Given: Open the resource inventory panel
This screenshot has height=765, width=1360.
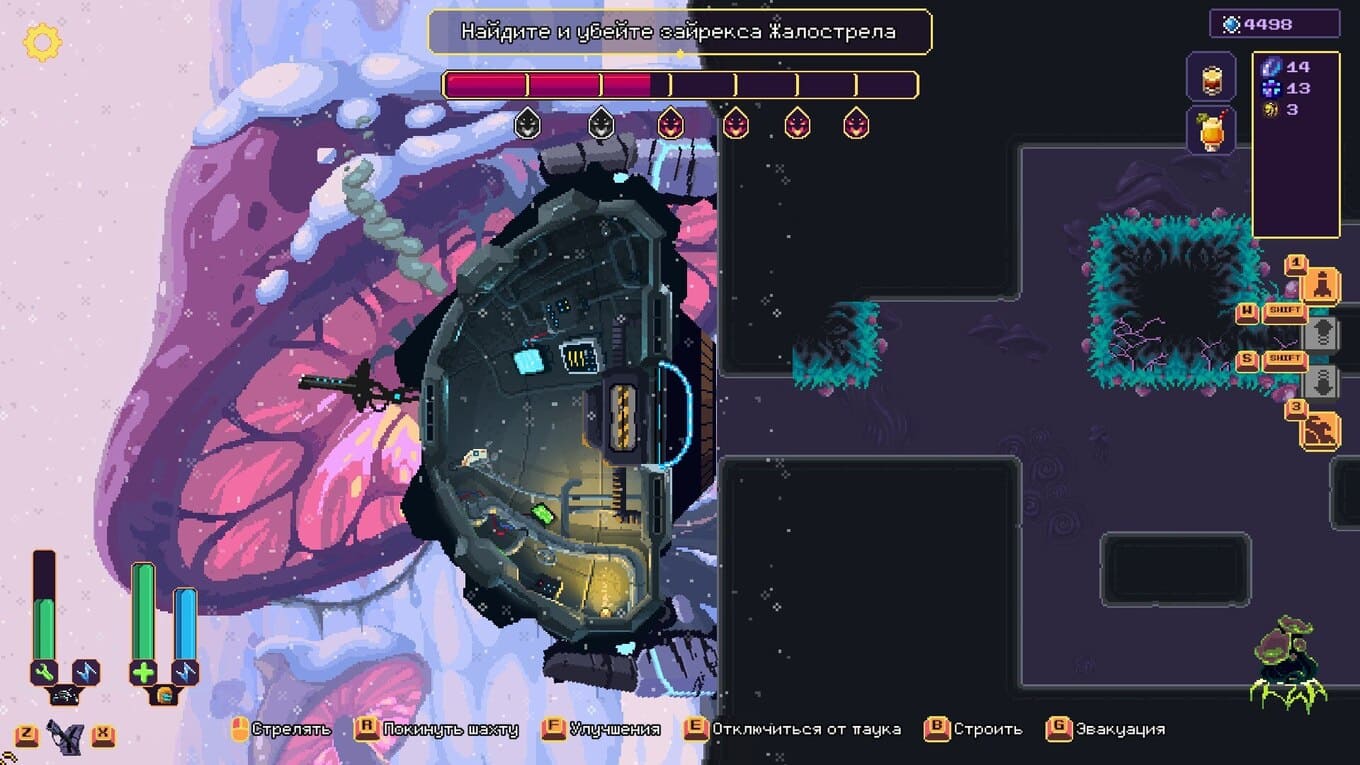Looking at the screenshot, I should tap(1296, 145).
